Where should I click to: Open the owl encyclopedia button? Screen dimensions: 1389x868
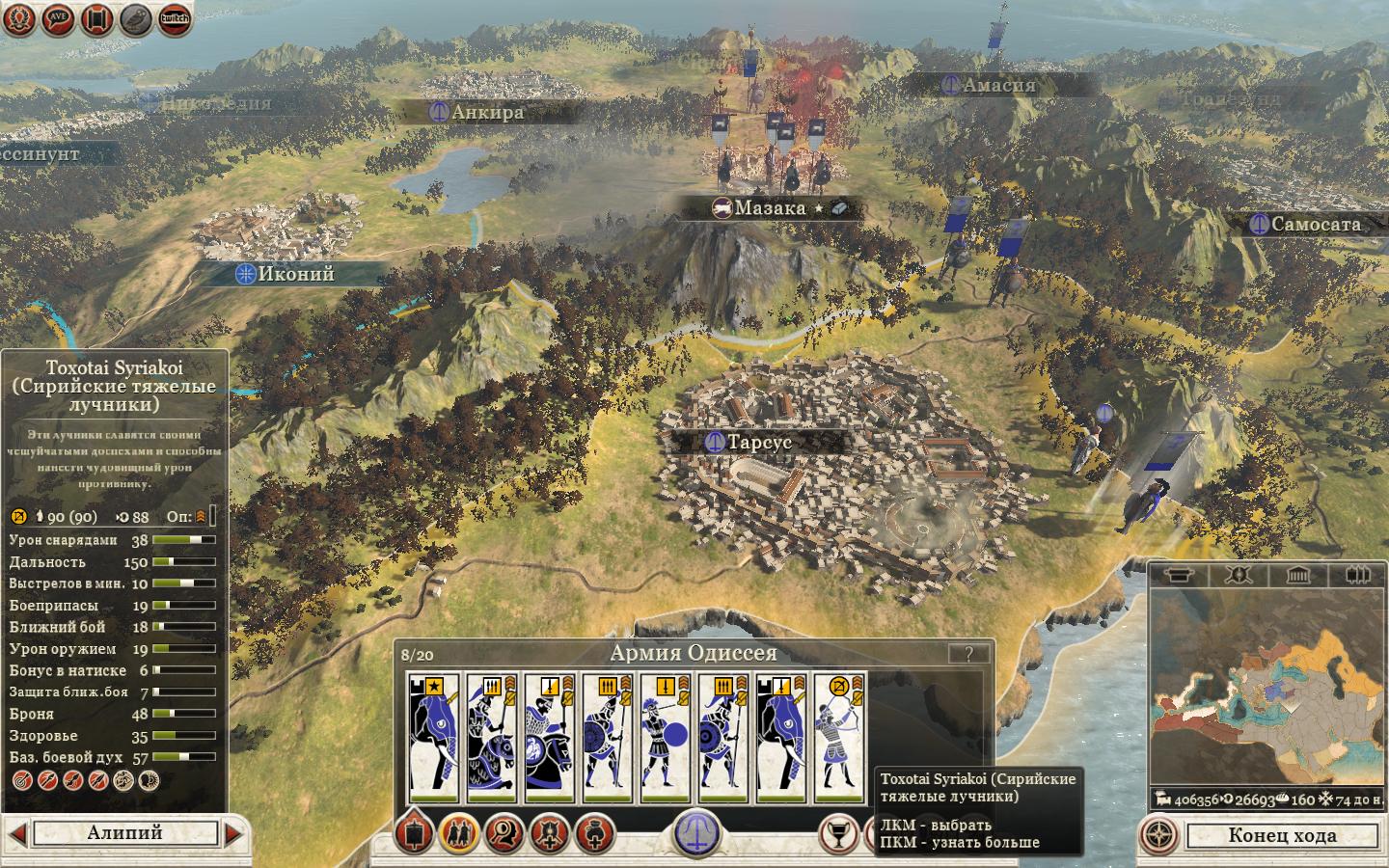click(135, 18)
